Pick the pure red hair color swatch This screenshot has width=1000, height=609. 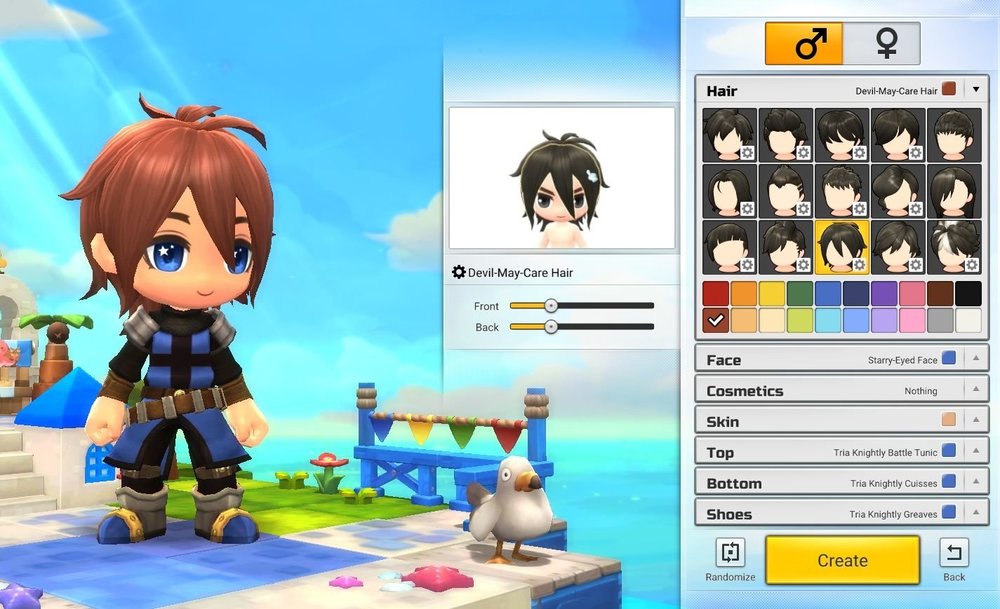point(715,293)
